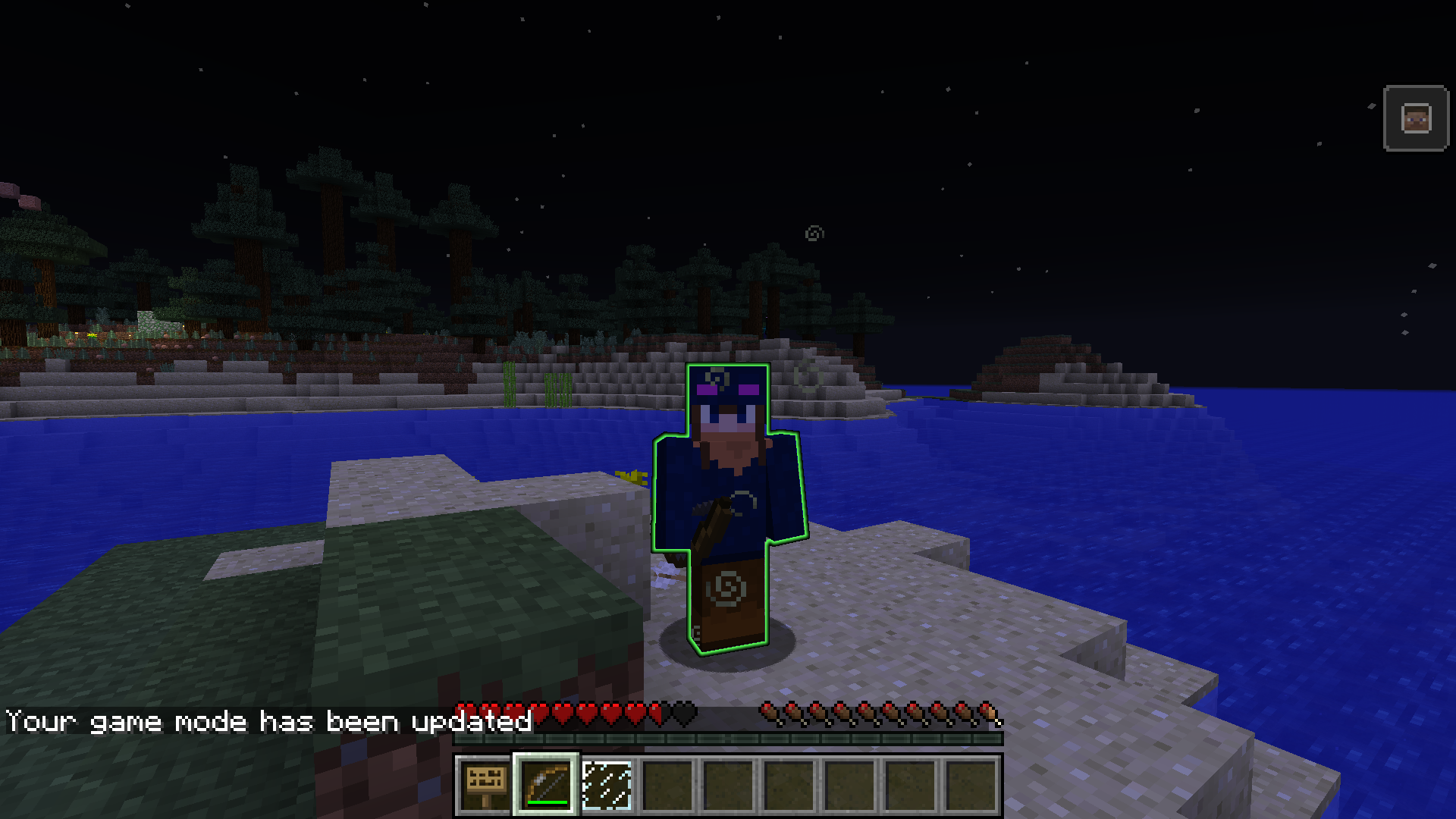
Task: Choose the bow hotbar slot
Action: point(546,785)
